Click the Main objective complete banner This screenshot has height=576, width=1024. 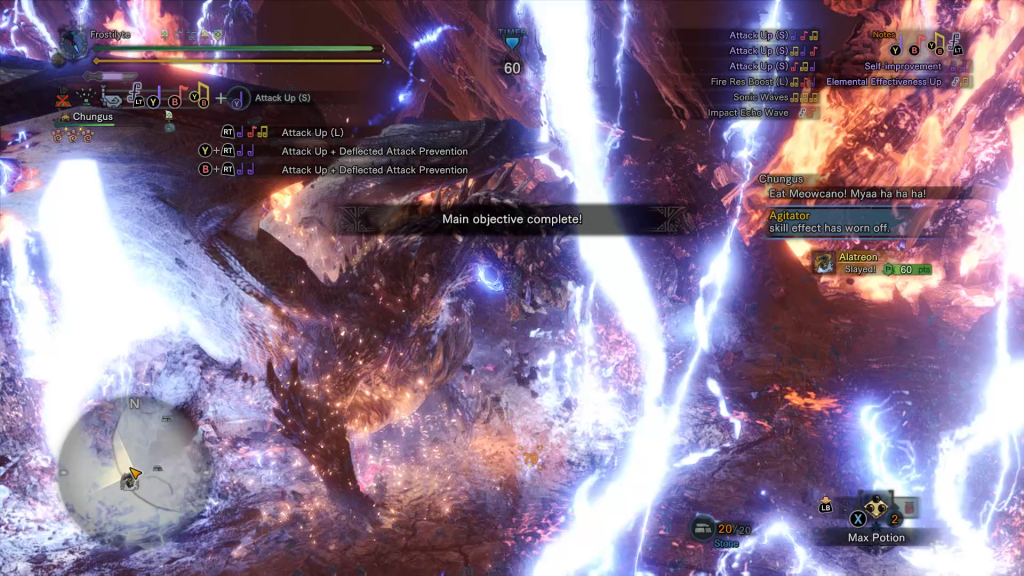pos(511,219)
